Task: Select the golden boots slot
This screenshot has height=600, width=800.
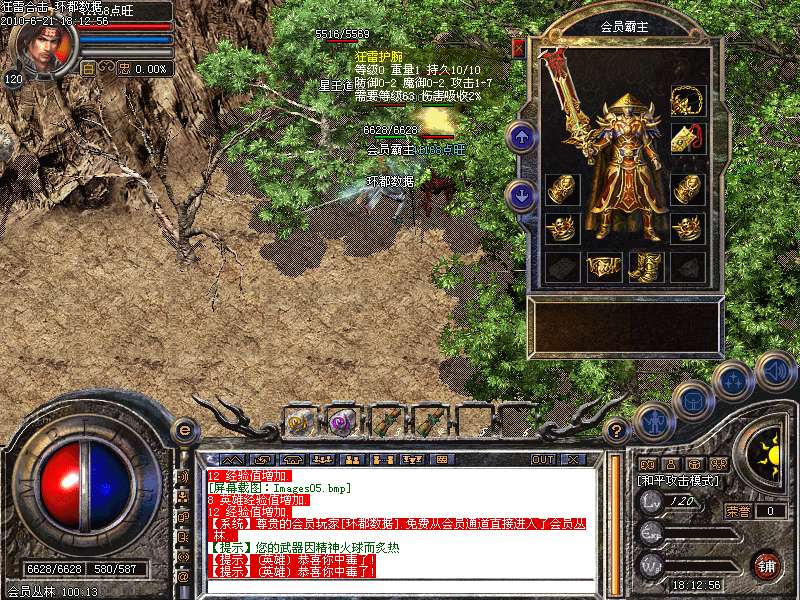Action: [x=645, y=266]
